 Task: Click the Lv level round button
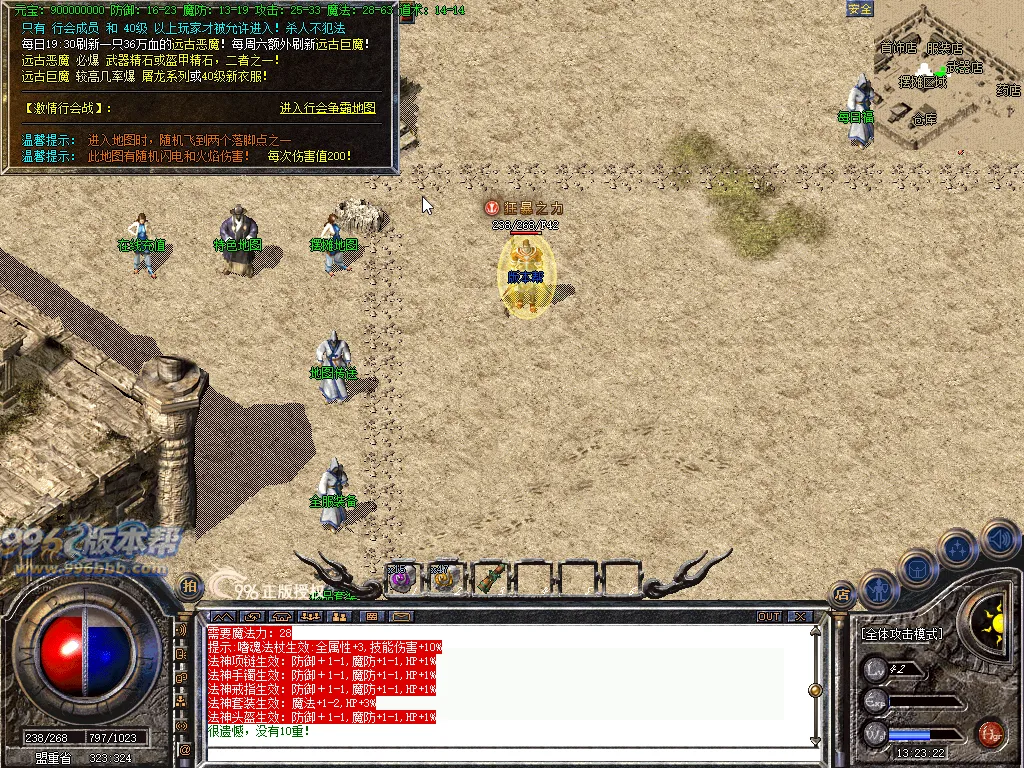tap(876, 669)
